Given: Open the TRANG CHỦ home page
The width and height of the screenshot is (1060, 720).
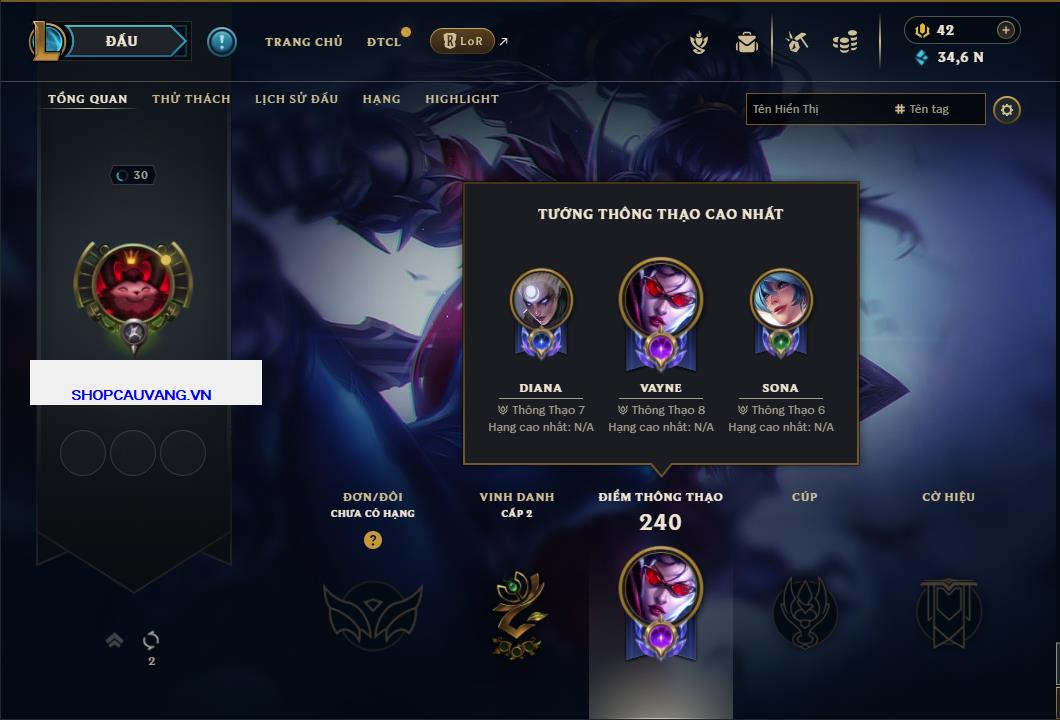Looking at the screenshot, I should (x=303, y=42).
